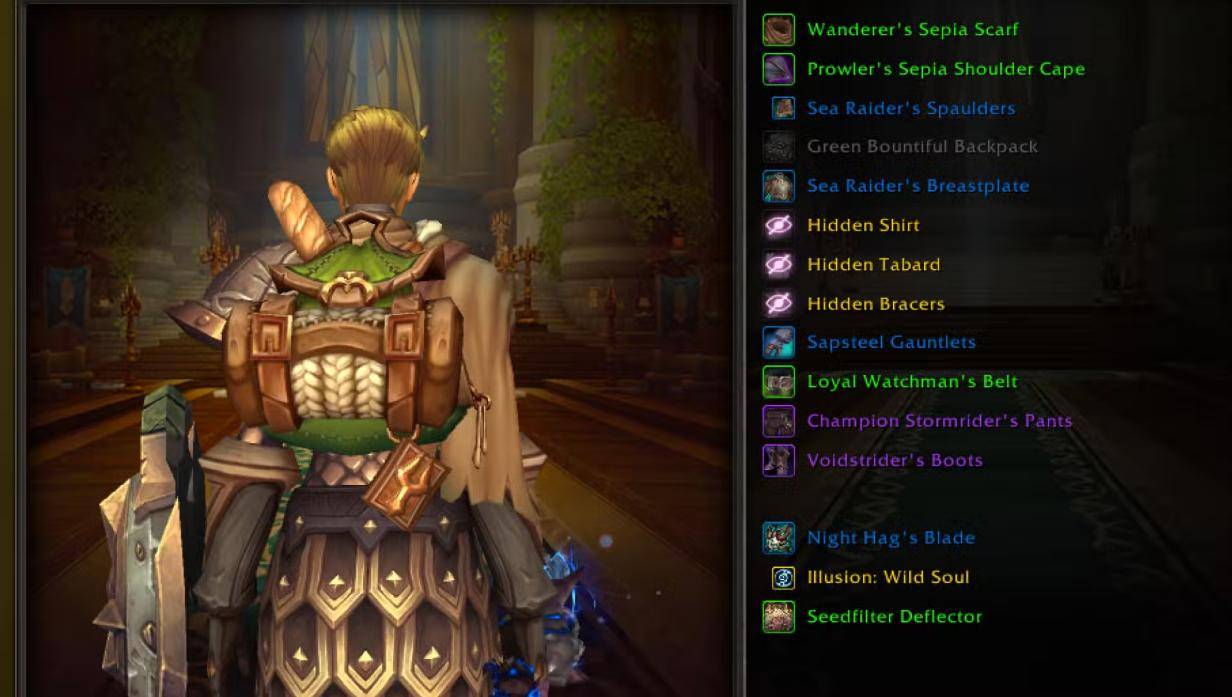Select the Illusion: Wild Soul enchant

pos(888,577)
